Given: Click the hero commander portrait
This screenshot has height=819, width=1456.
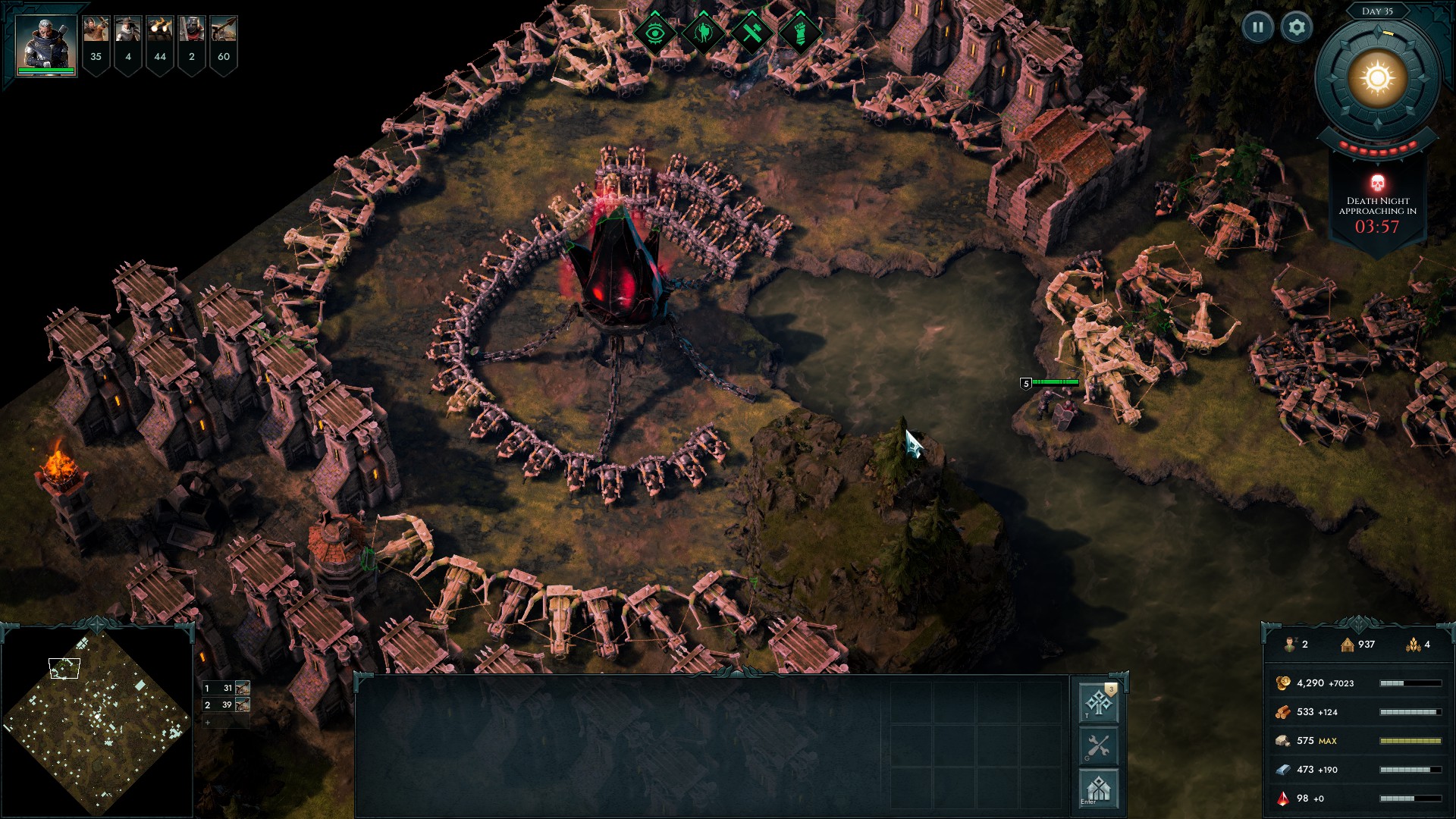Looking at the screenshot, I should pos(45,42).
